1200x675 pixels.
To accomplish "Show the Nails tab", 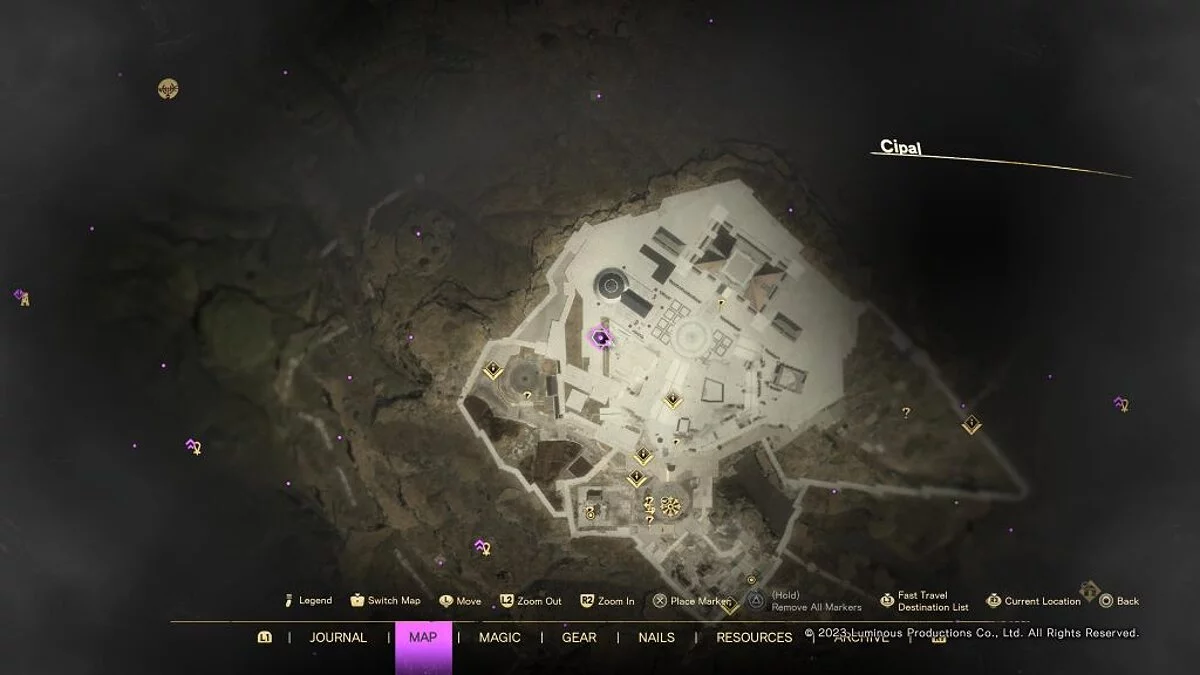I will coord(656,637).
